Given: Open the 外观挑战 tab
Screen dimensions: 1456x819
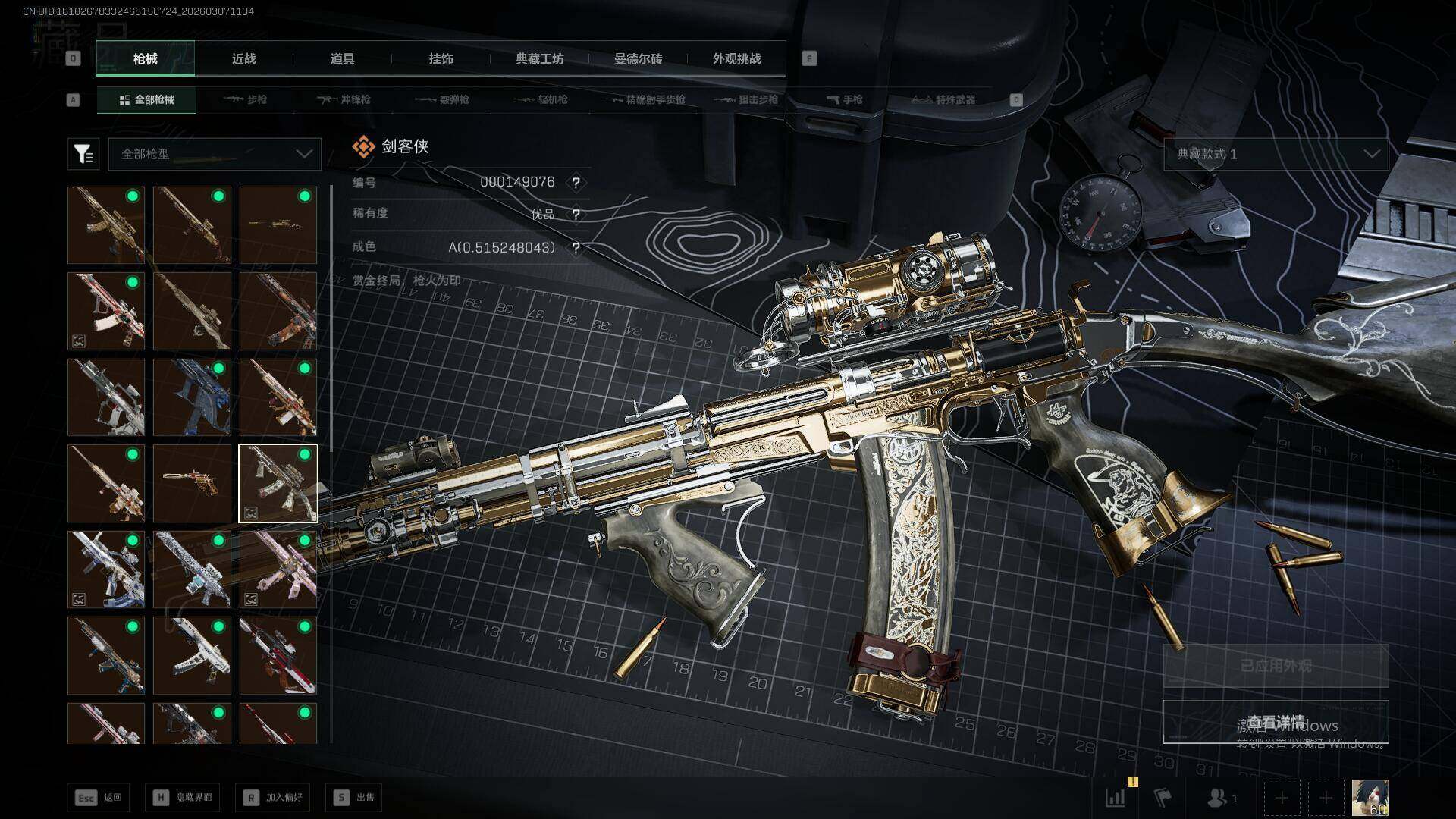Looking at the screenshot, I should pos(736,59).
